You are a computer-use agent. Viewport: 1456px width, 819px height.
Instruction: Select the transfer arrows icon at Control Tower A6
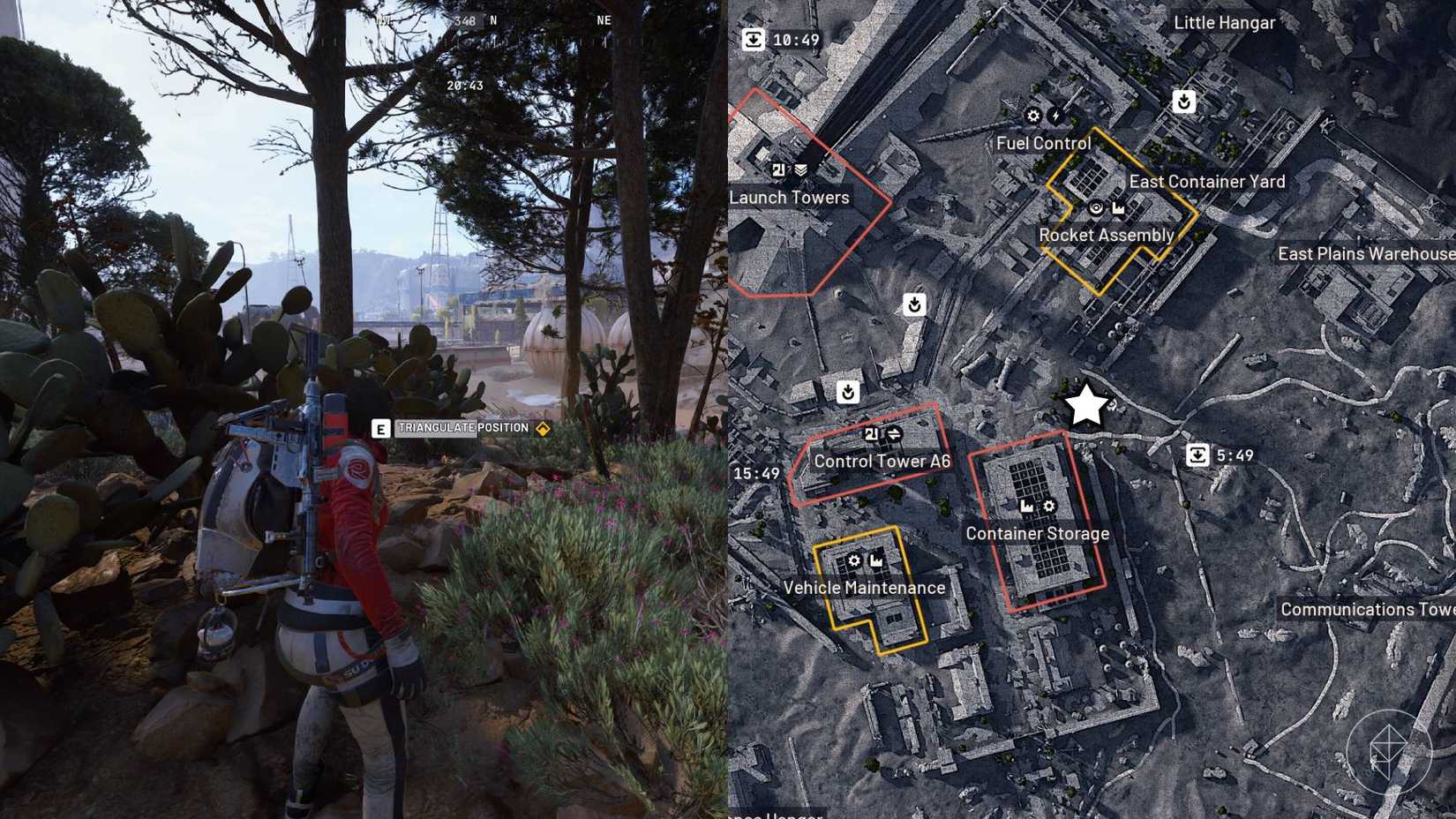[x=894, y=433]
